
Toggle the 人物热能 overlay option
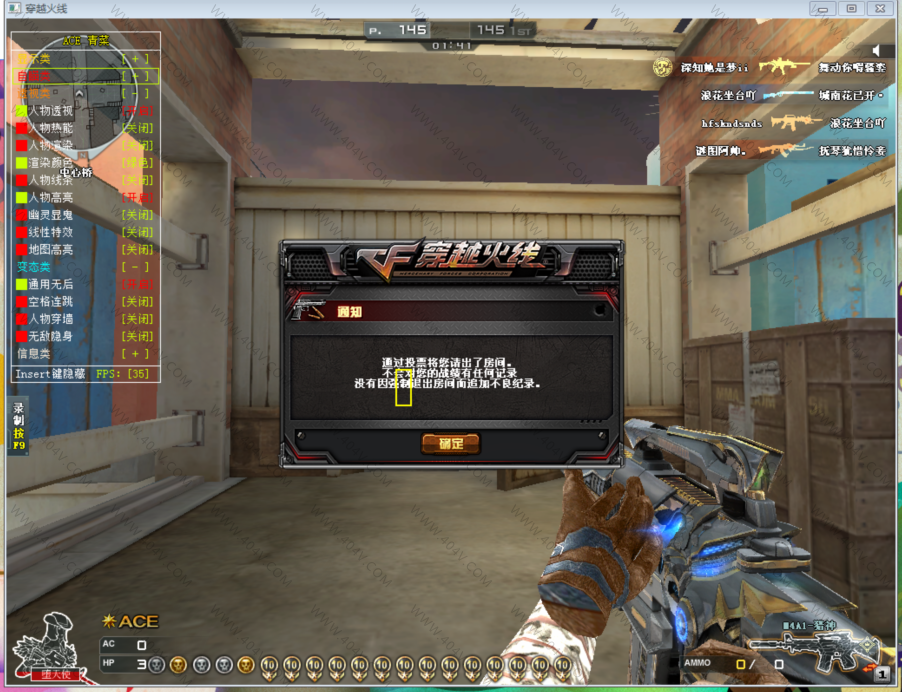click(136, 128)
